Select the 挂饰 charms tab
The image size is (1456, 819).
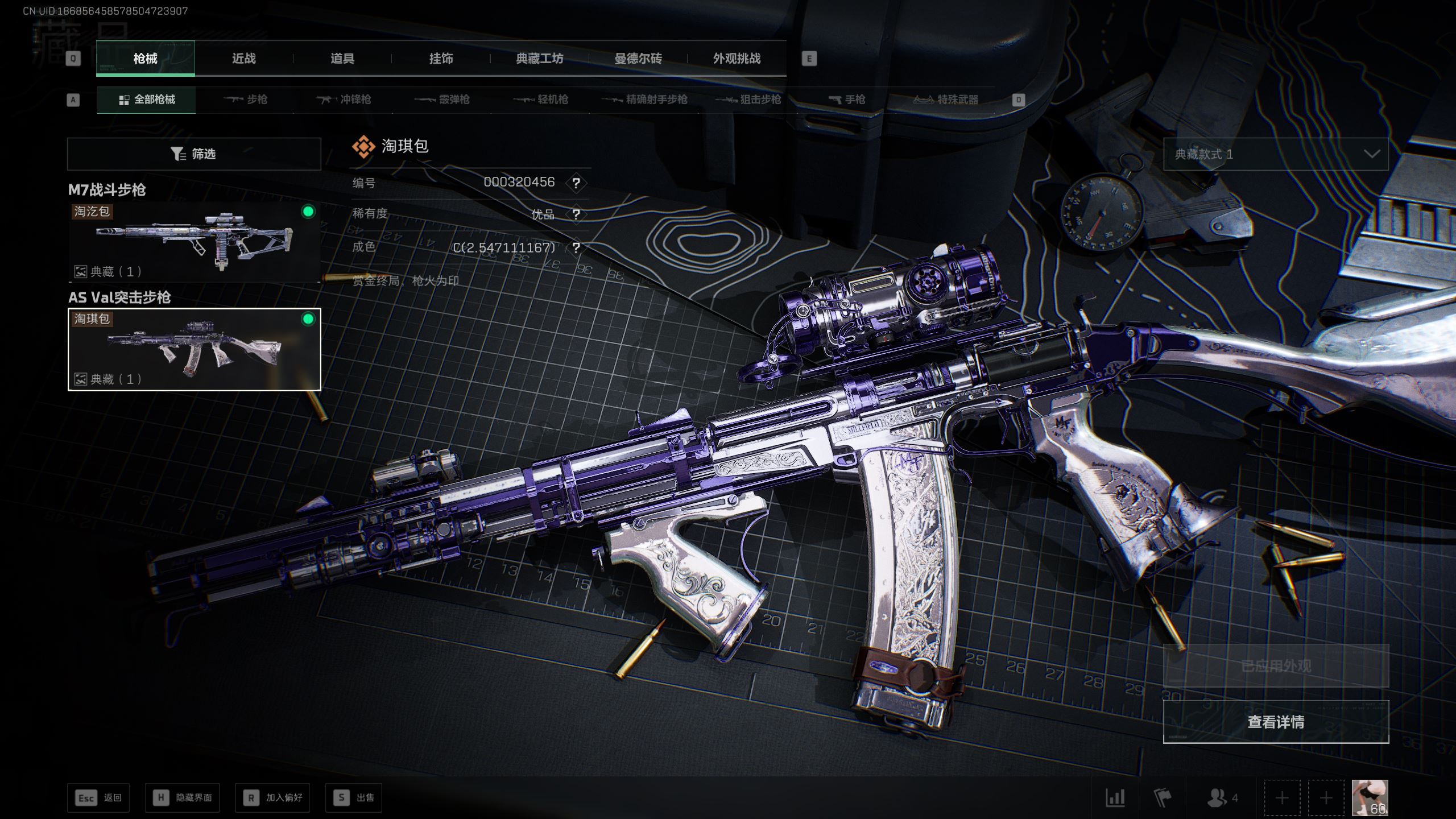pos(441,59)
